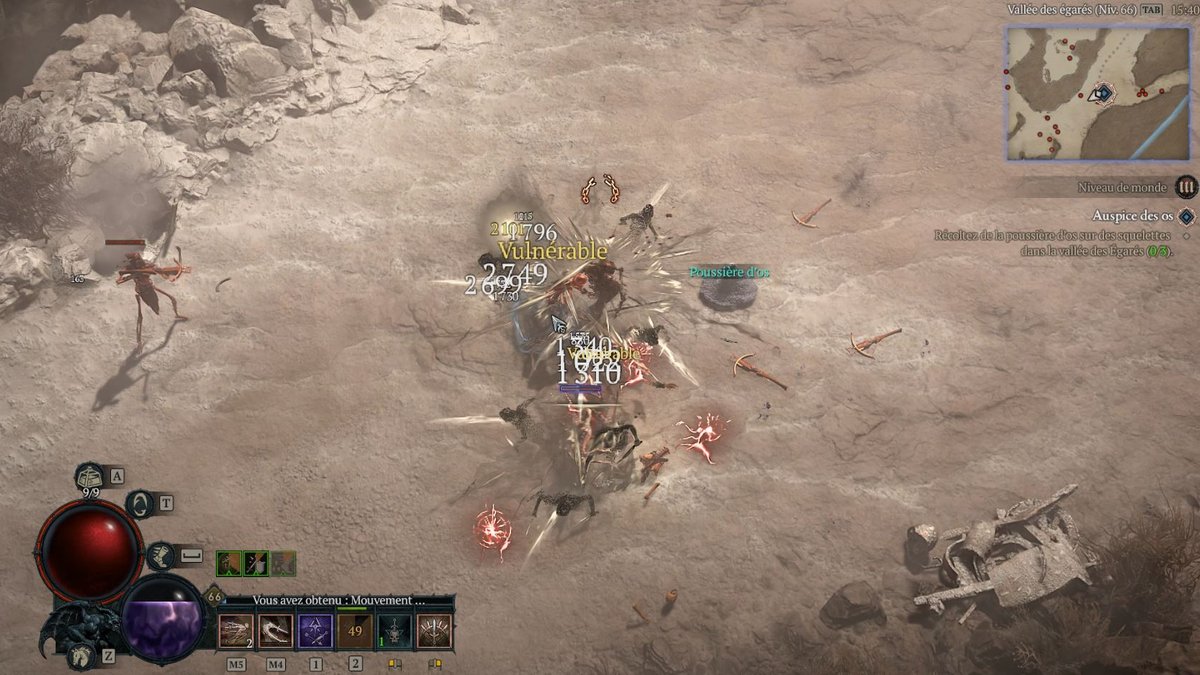The image size is (1200, 675).
Task: Activate the purple rune skill
Action: 315,631
